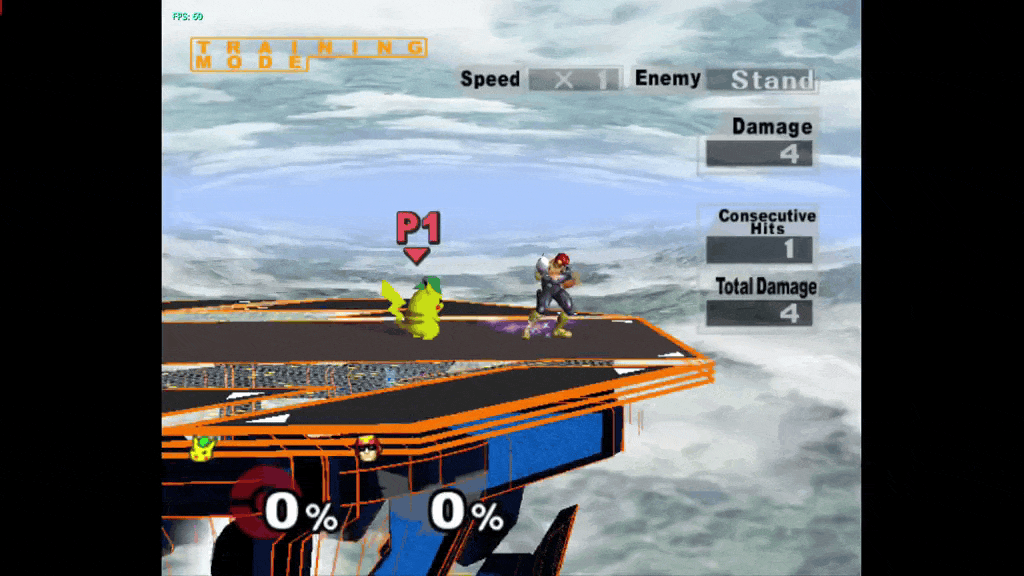The image size is (1024, 576).
Task: Change the Speed X1 setting
Action: pos(574,80)
